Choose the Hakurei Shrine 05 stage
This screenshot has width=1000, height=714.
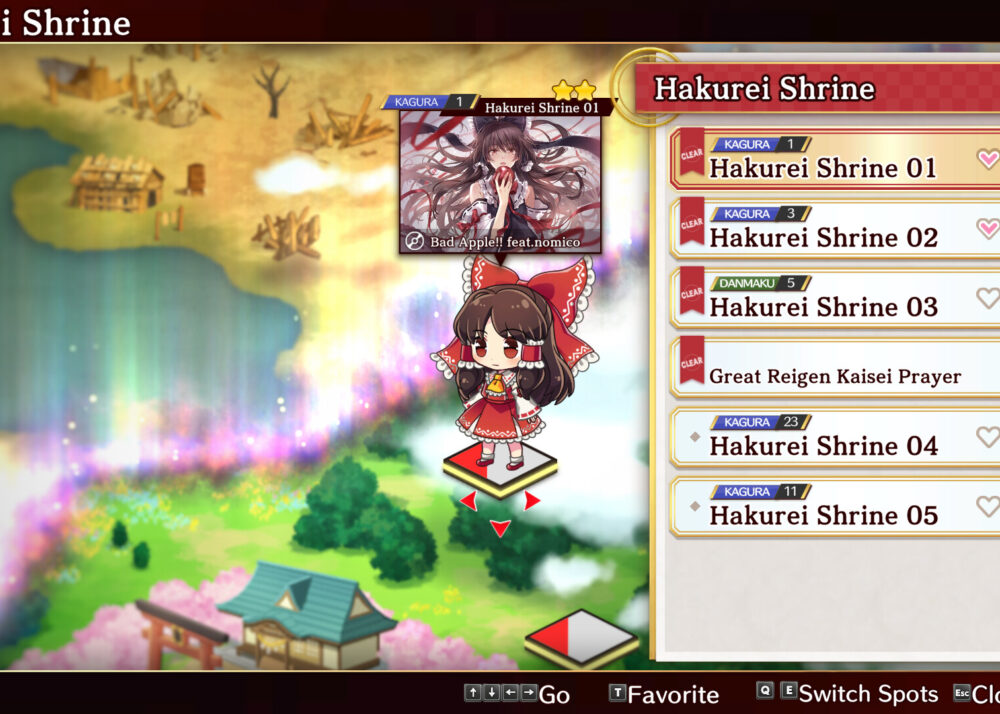click(x=822, y=515)
